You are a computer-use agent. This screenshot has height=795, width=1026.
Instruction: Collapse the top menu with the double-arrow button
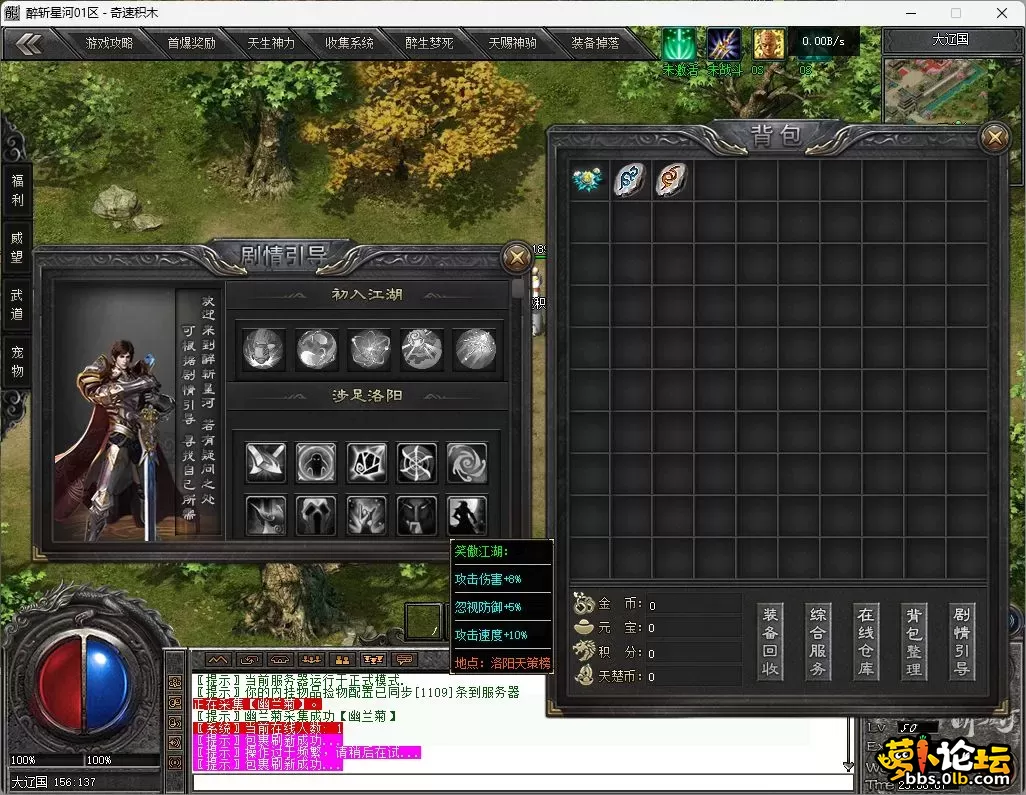[x=29, y=43]
